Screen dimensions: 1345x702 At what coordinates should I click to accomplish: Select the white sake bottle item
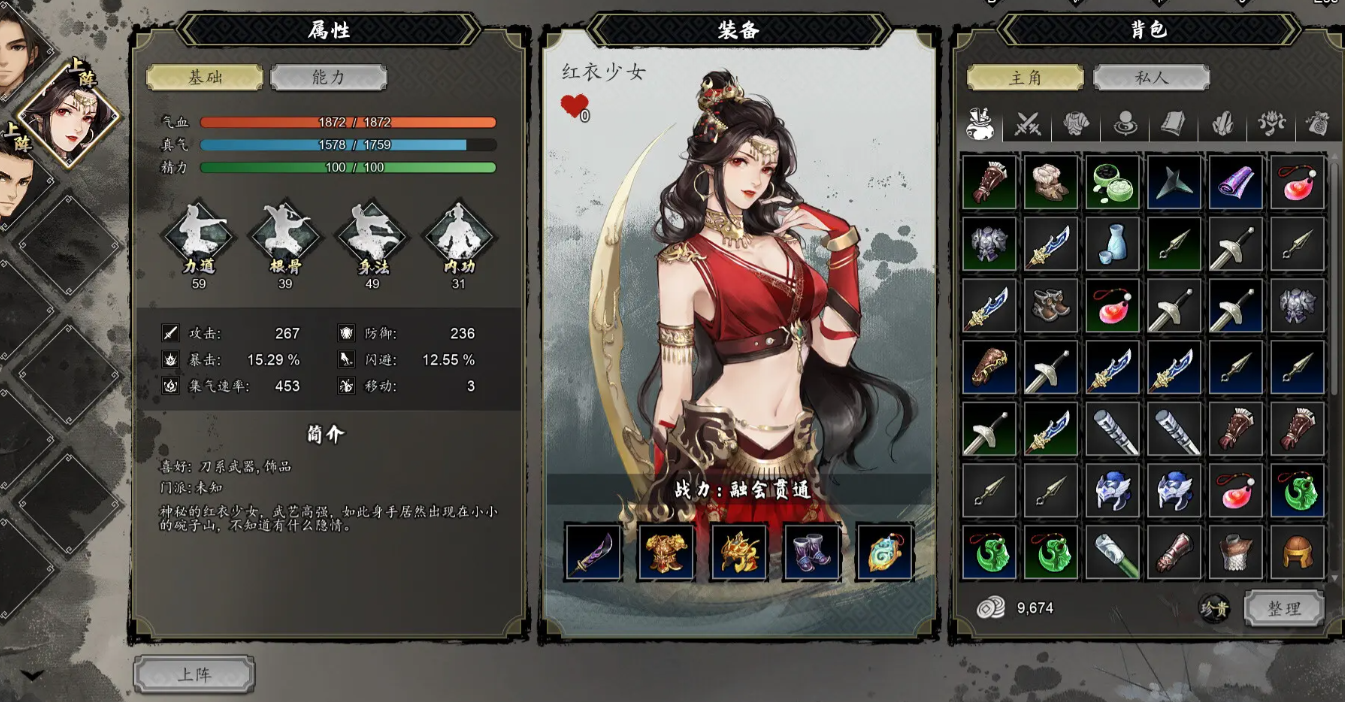pos(1113,244)
